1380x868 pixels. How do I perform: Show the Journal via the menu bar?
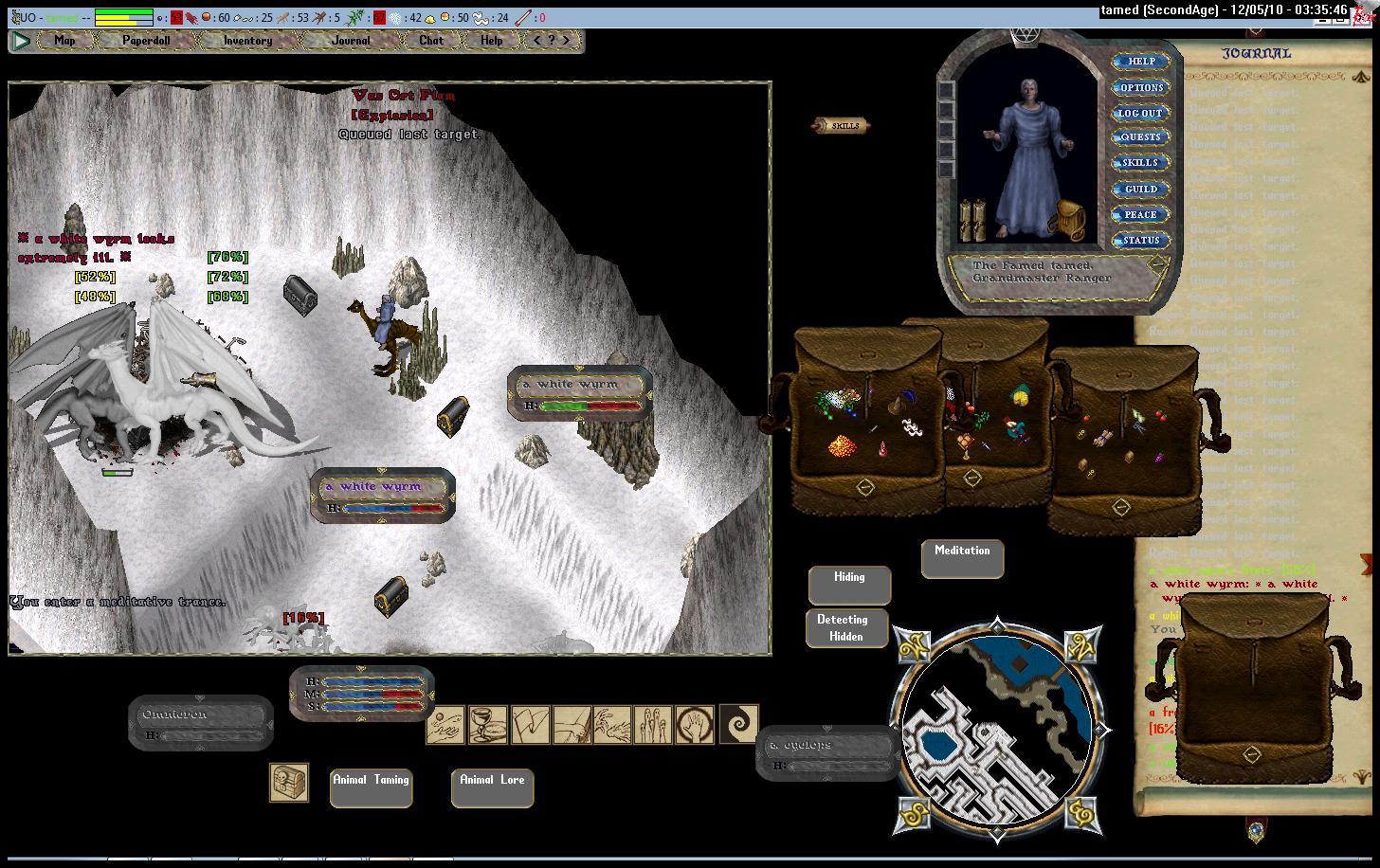351,41
